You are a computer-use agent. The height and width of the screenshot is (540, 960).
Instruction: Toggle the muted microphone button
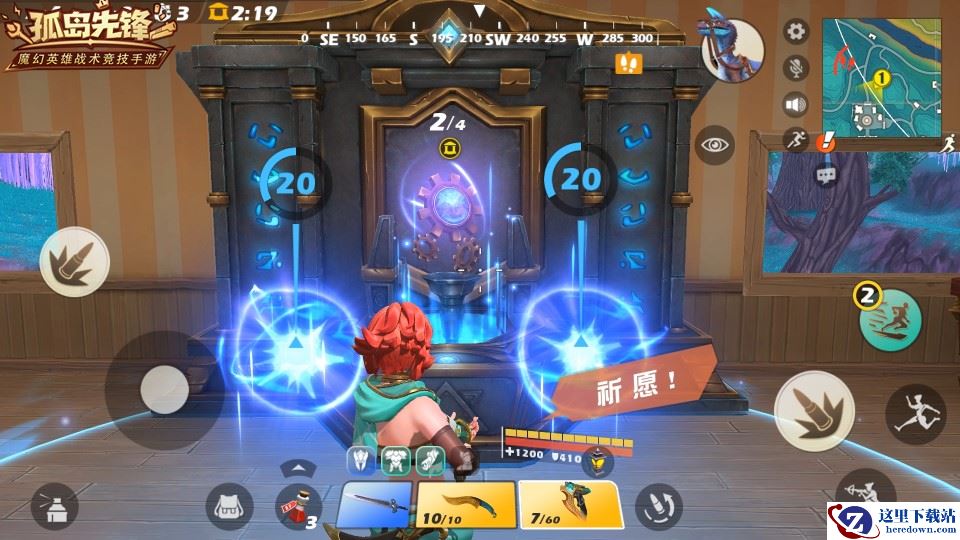tap(796, 68)
